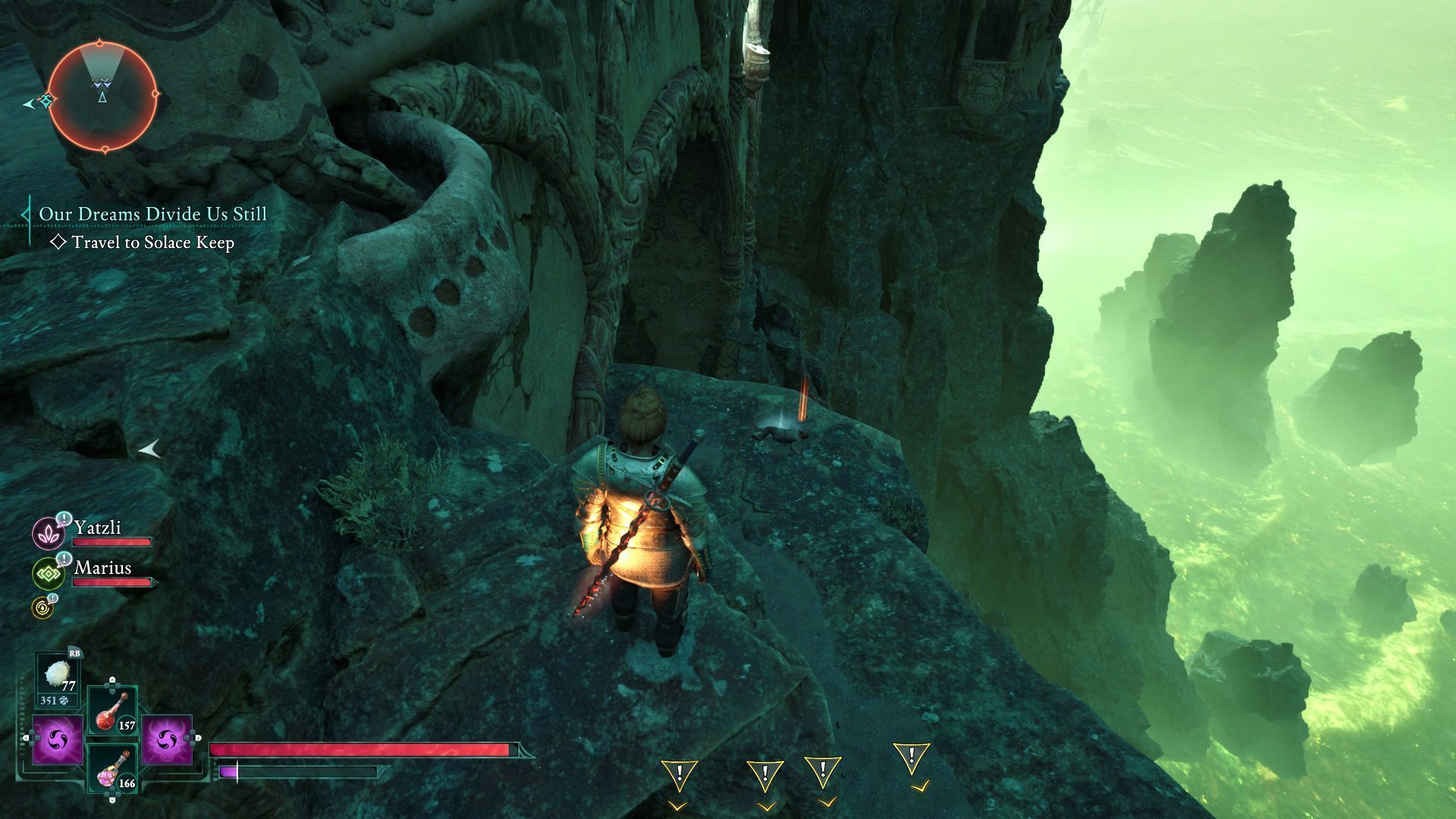
Task: Click the yellow spiral companion icon
Action: pyautogui.click(x=42, y=607)
